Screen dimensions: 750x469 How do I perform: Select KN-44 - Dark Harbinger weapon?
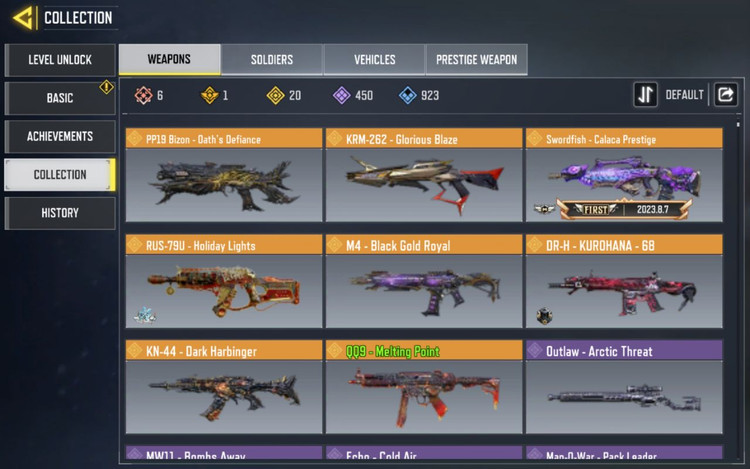[224, 387]
